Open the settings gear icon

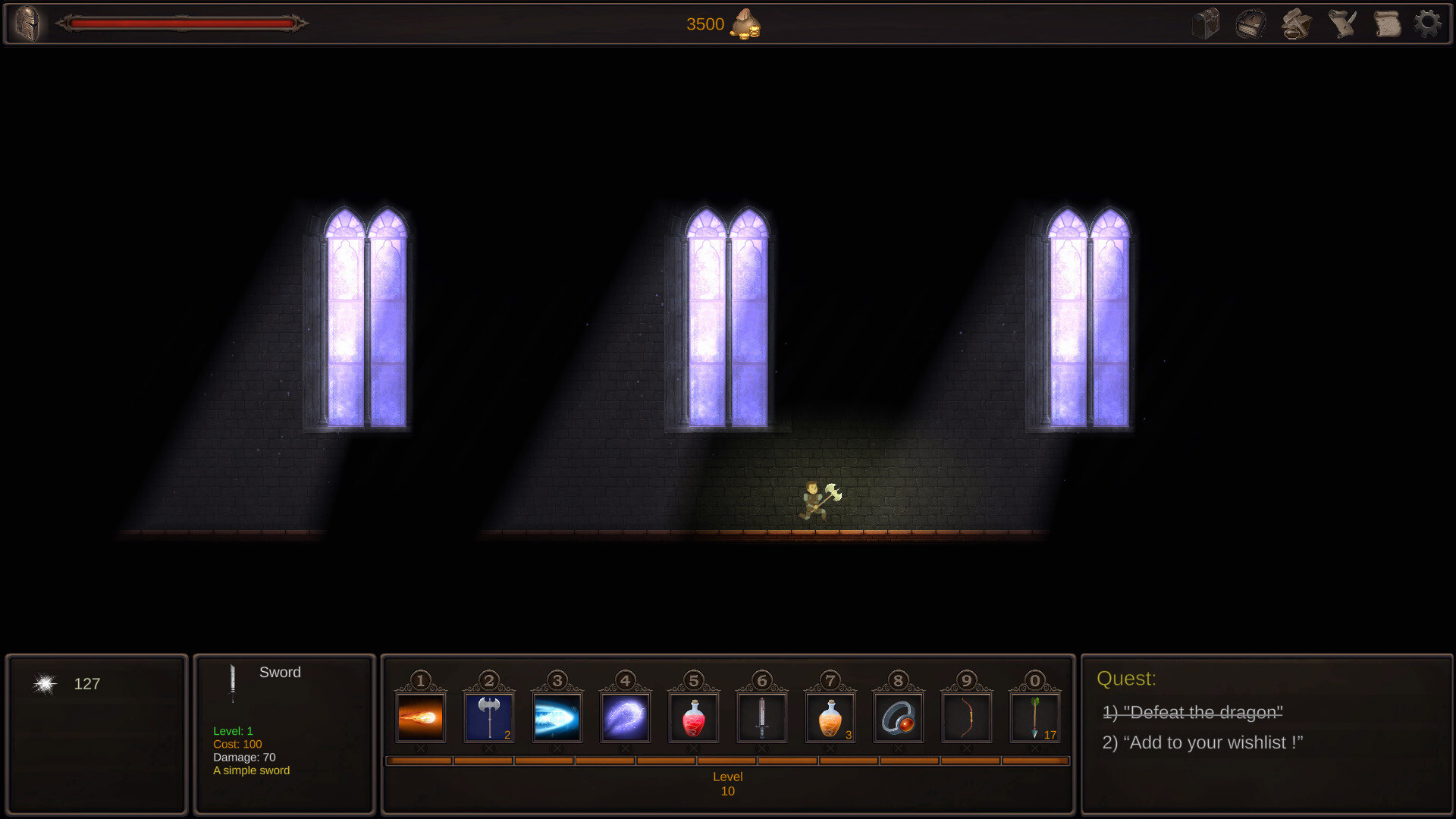click(1429, 24)
